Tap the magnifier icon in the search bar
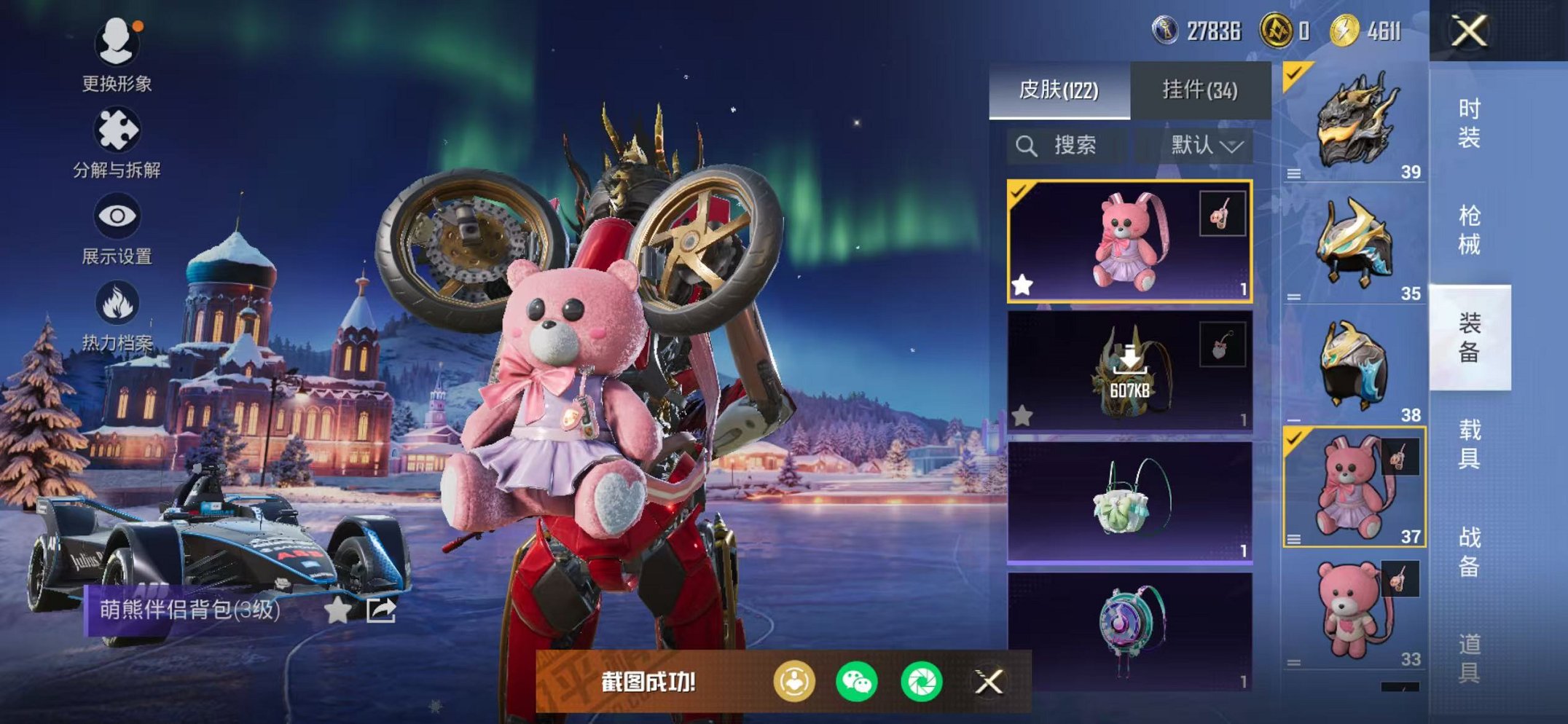 1027,145
